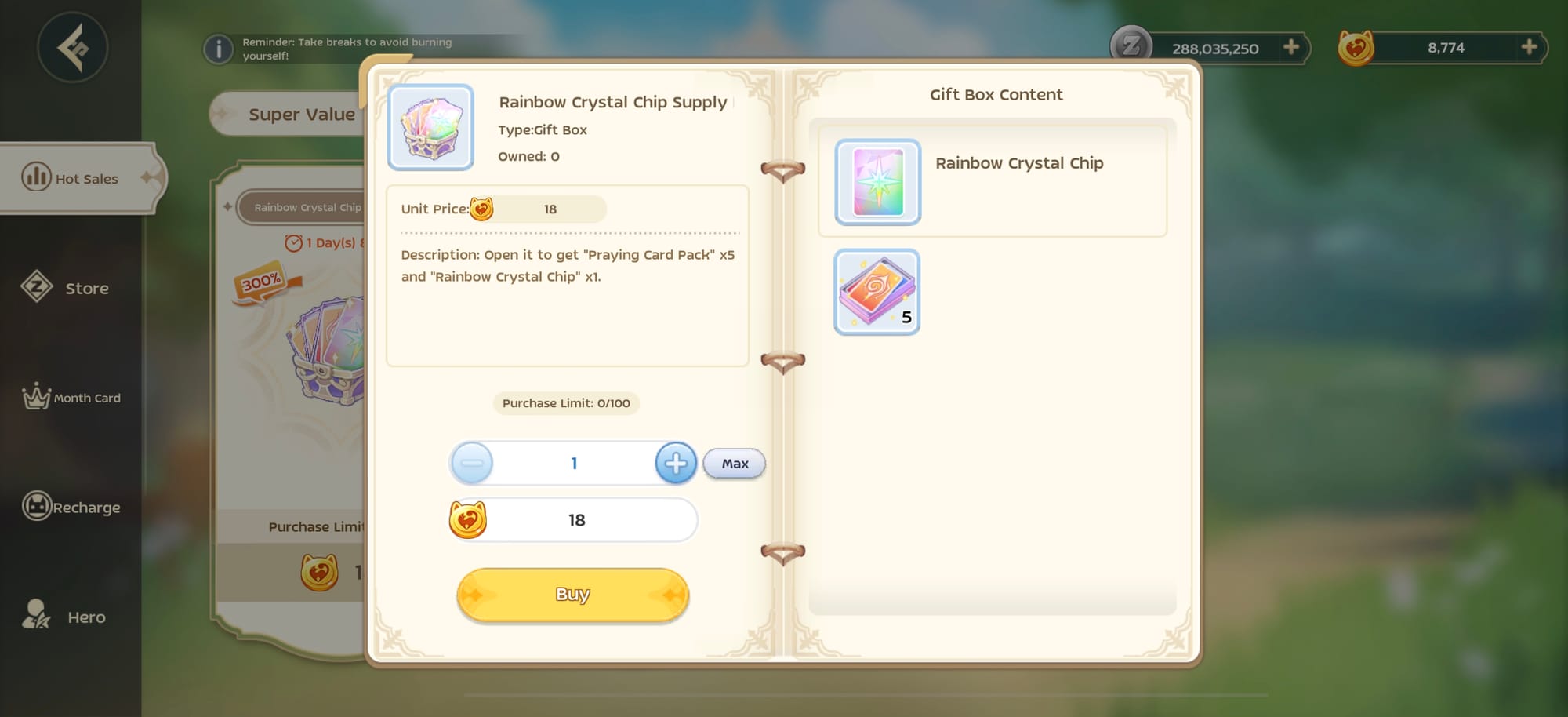
Task: Select the Super Value category
Action: coord(301,115)
